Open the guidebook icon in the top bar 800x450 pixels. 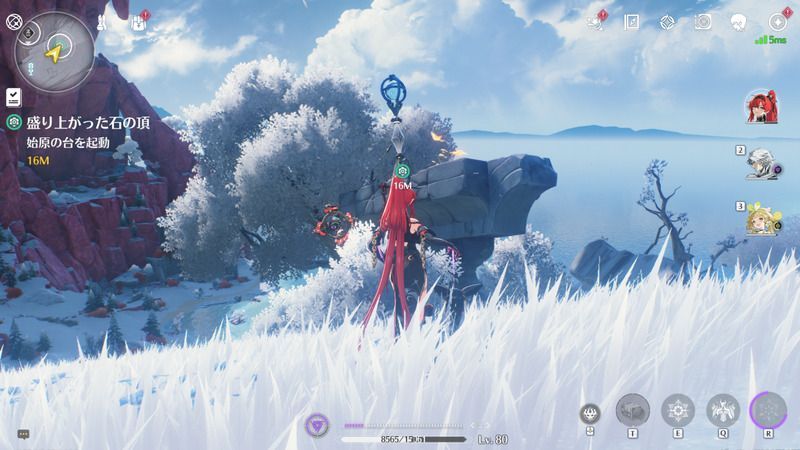tap(632, 21)
